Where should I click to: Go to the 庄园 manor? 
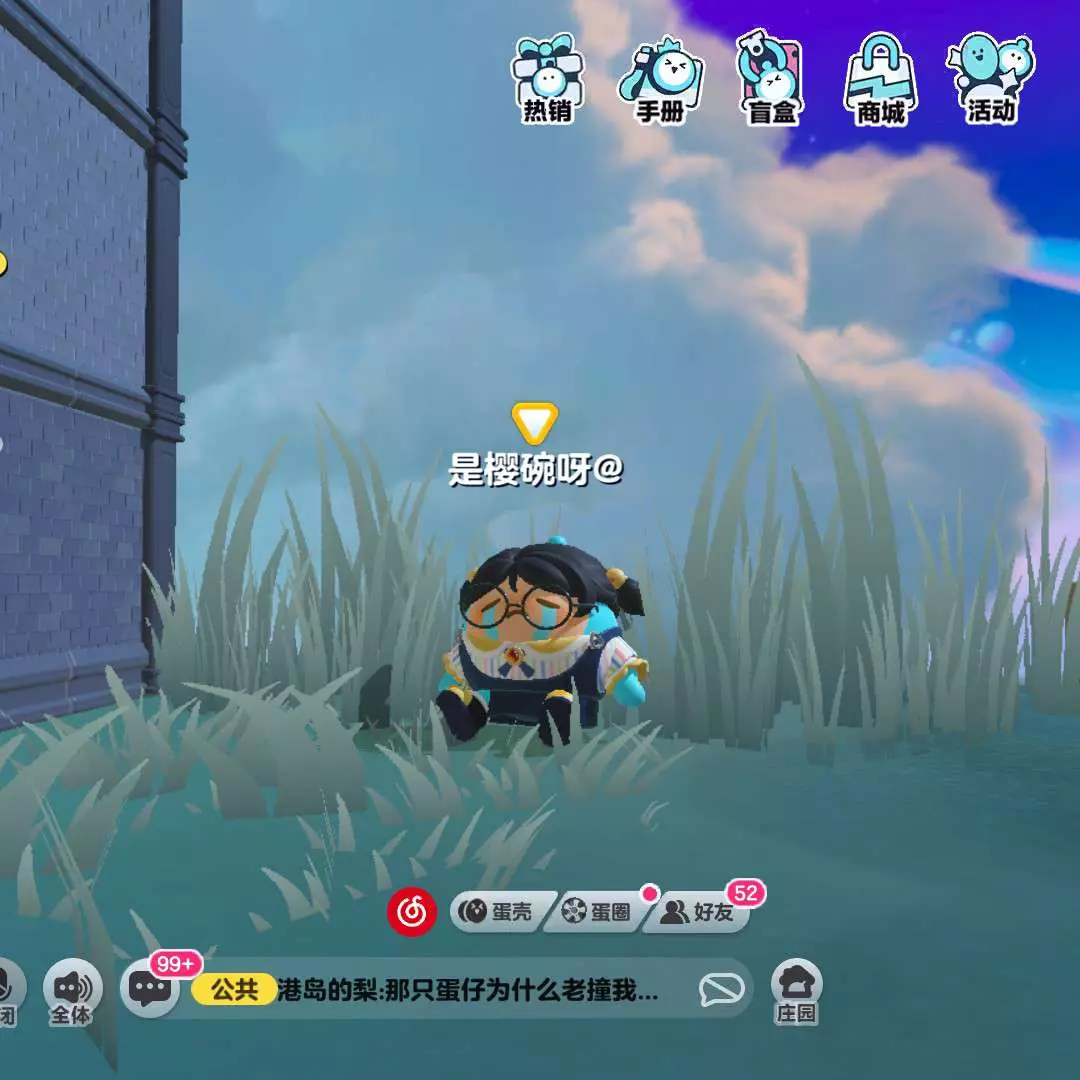coord(796,990)
